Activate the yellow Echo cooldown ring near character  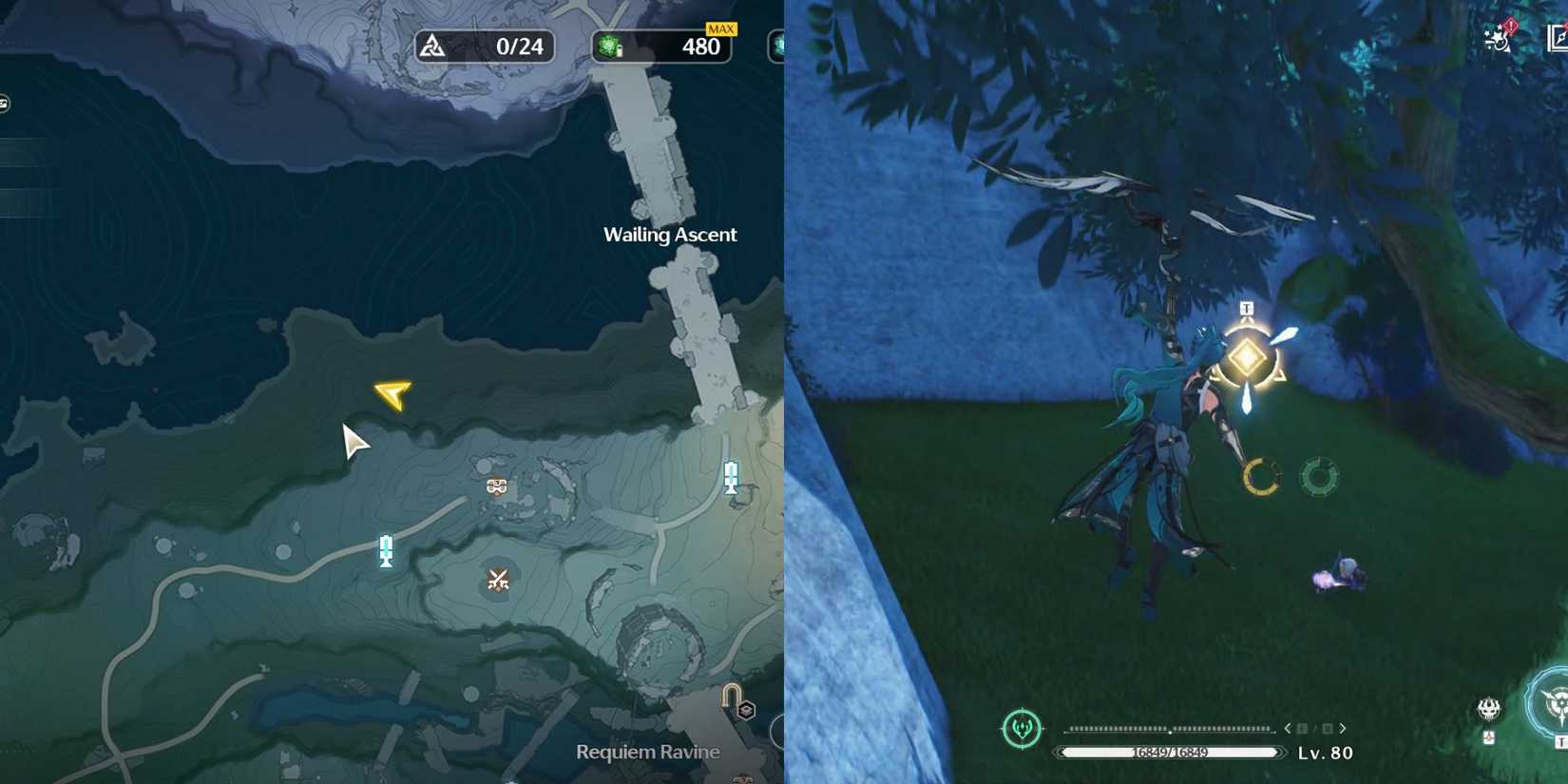[1260, 476]
